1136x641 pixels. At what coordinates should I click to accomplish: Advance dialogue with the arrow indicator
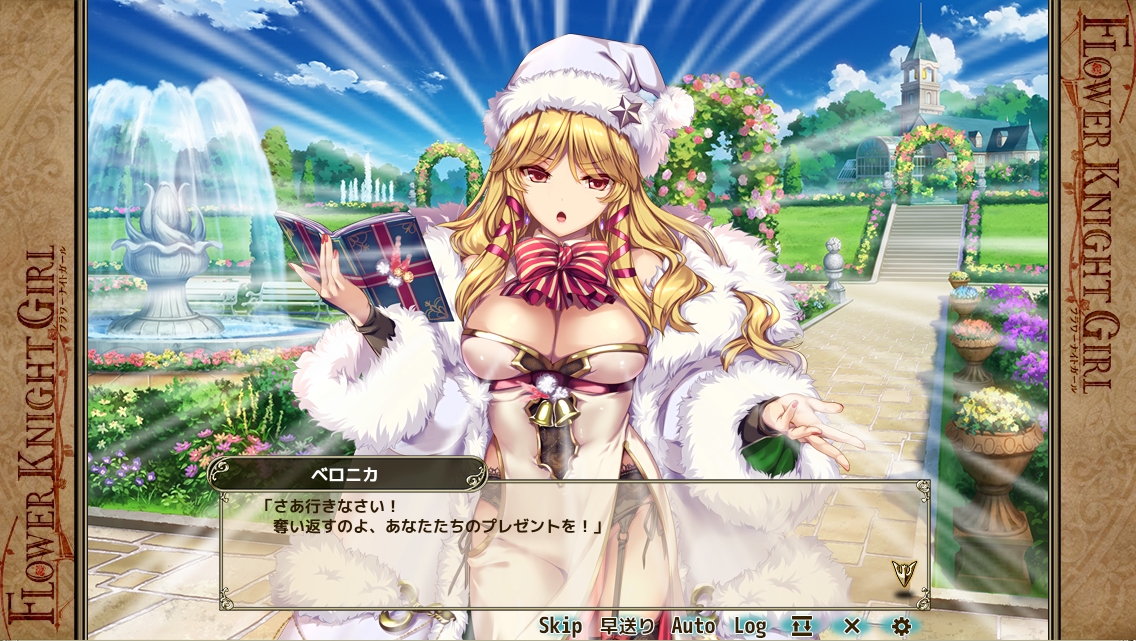click(904, 573)
